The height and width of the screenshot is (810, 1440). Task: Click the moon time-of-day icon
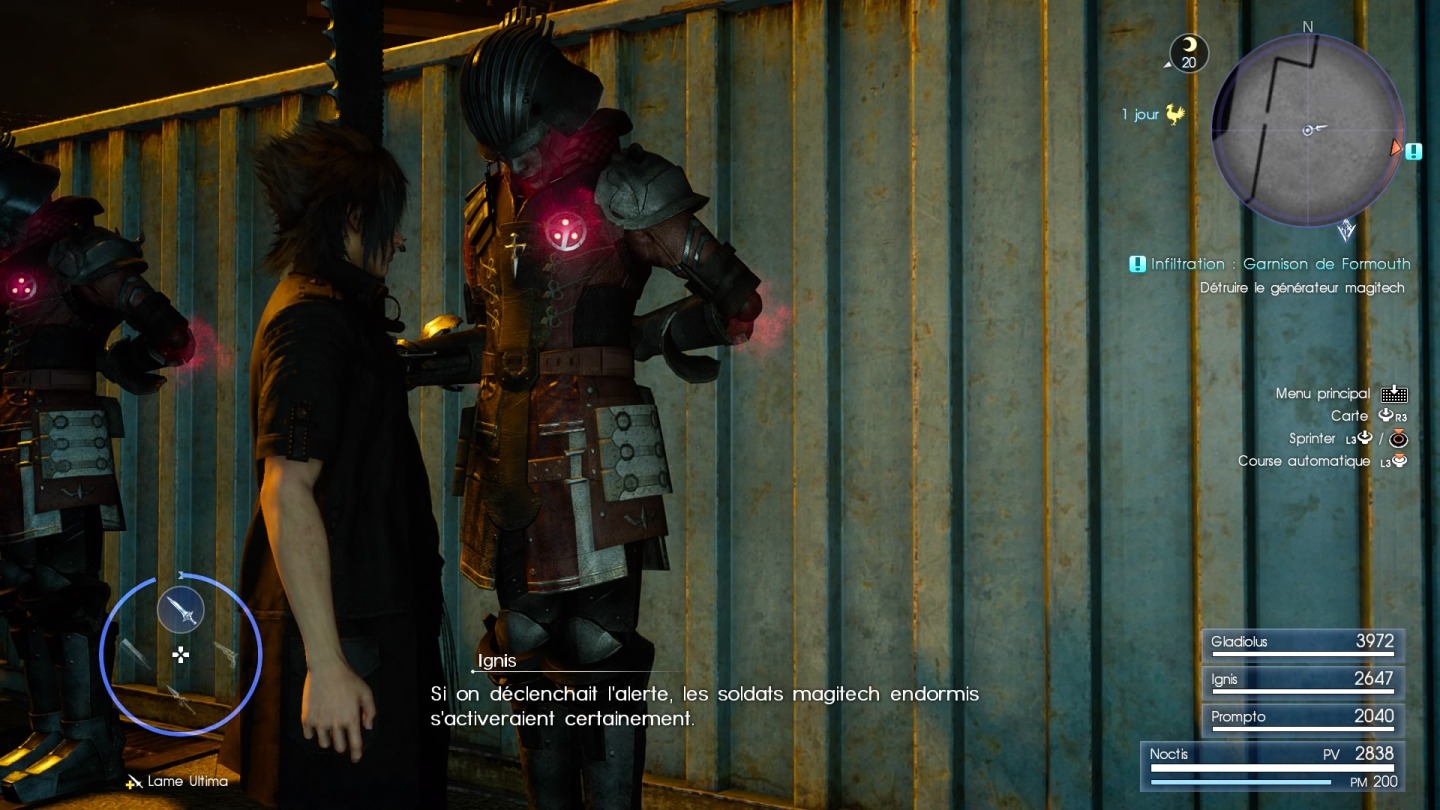tap(1189, 52)
